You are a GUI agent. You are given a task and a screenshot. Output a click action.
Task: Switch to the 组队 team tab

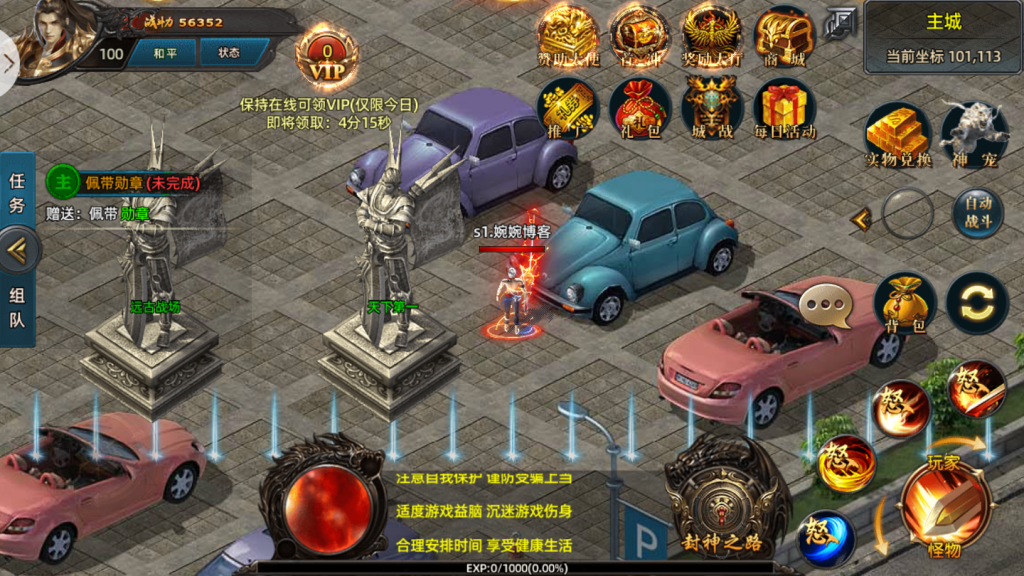coord(17,309)
